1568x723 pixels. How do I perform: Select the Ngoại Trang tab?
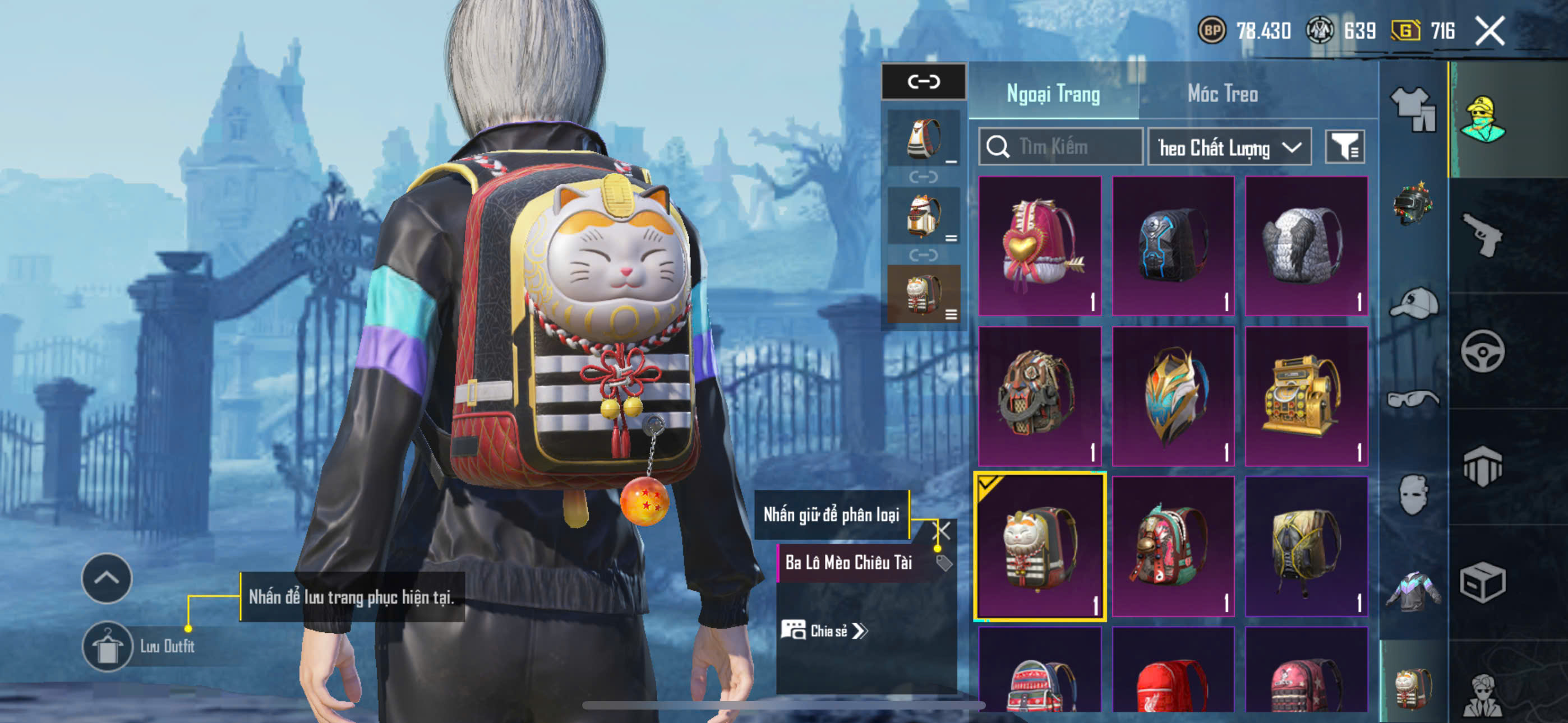1053,94
